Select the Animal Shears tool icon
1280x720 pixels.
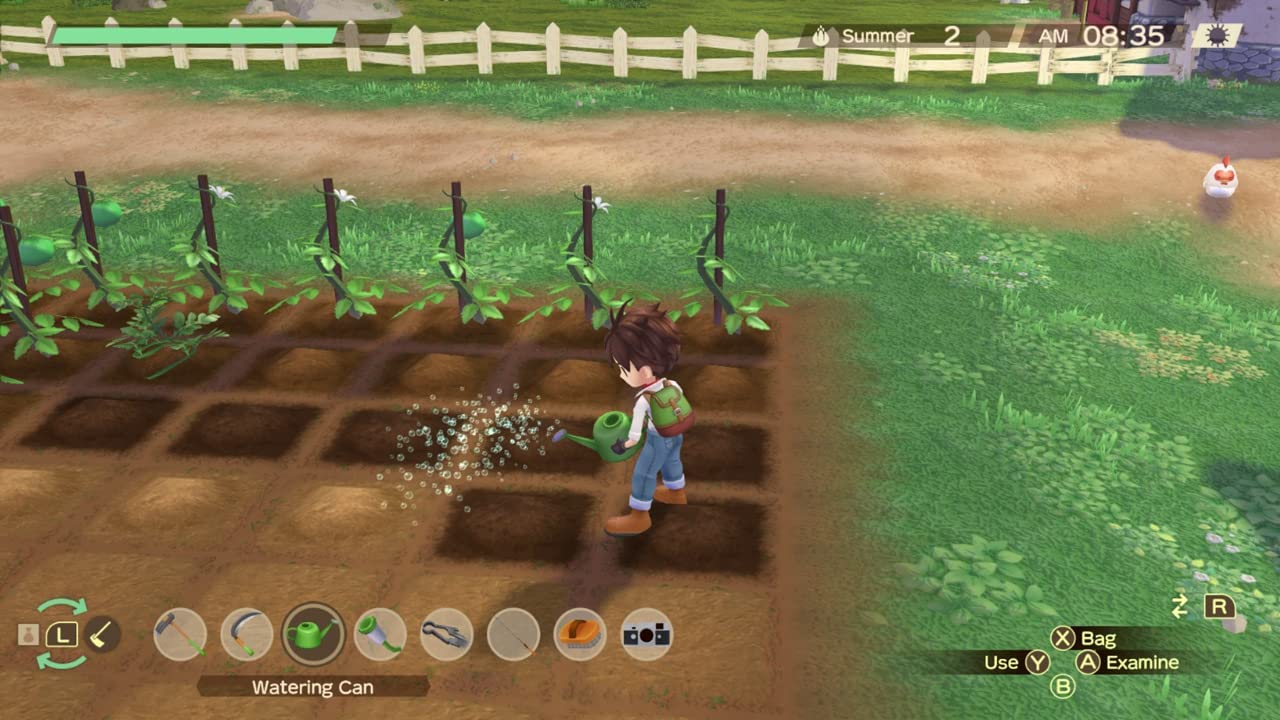point(448,634)
